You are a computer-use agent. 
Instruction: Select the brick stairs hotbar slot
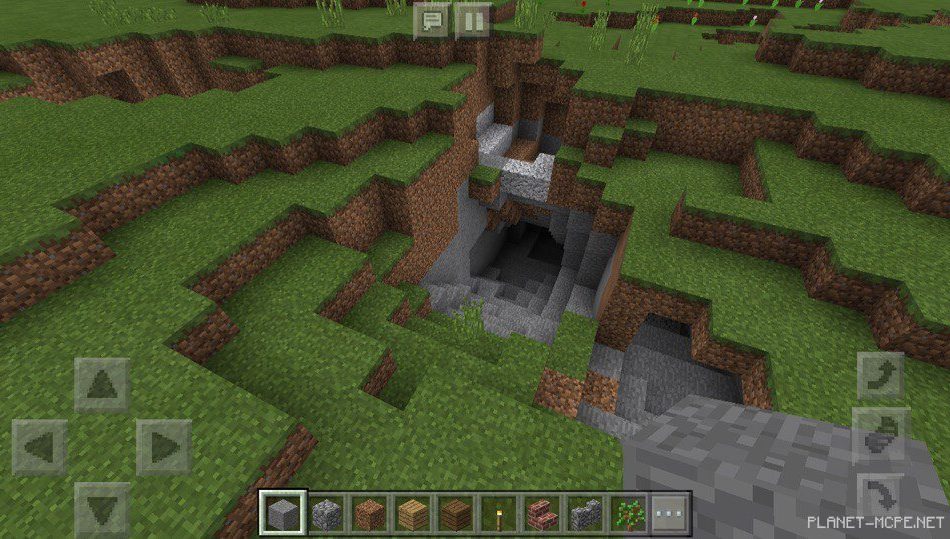(x=542, y=514)
